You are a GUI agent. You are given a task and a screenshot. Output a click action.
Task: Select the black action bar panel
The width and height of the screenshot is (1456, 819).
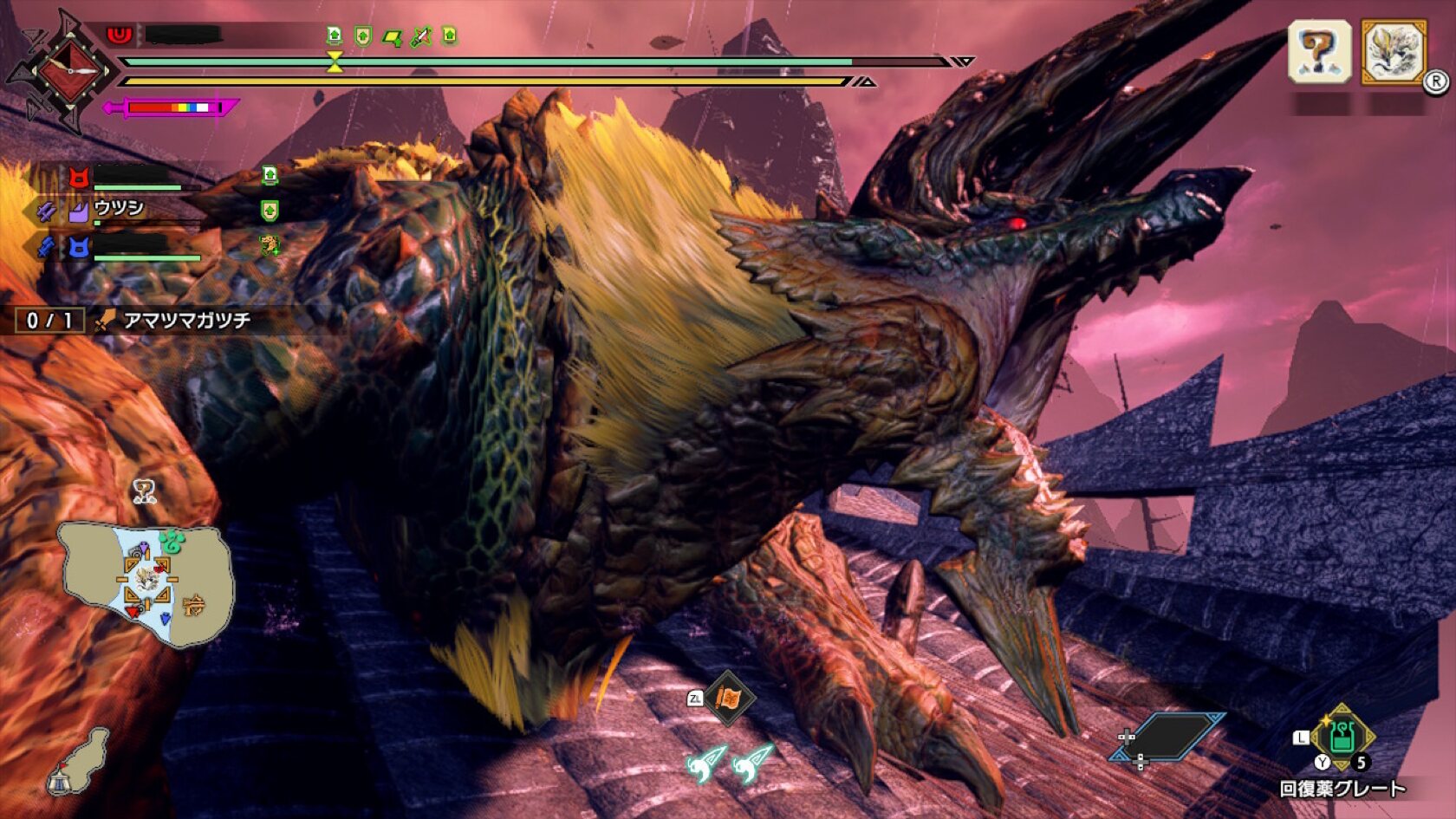(1169, 737)
